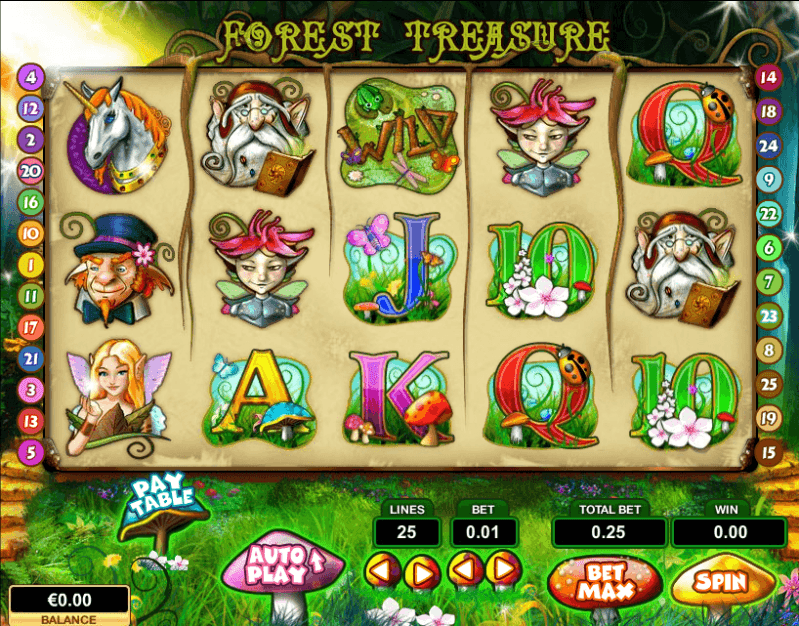This screenshot has width=799, height=626.
Task: Start Auto Play mode
Action: tap(280, 567)
